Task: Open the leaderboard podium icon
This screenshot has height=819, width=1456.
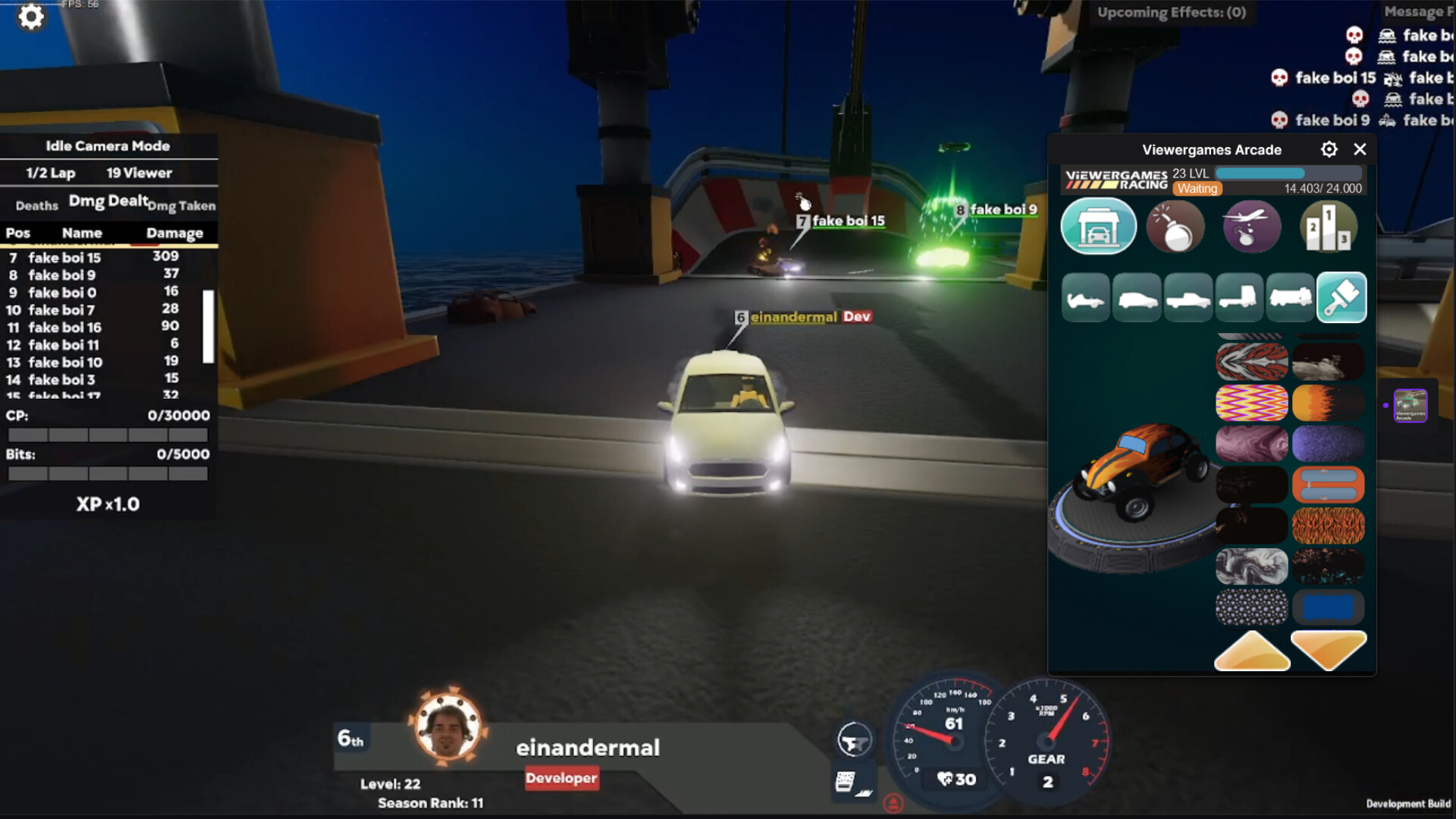Action: point(1329,226)
